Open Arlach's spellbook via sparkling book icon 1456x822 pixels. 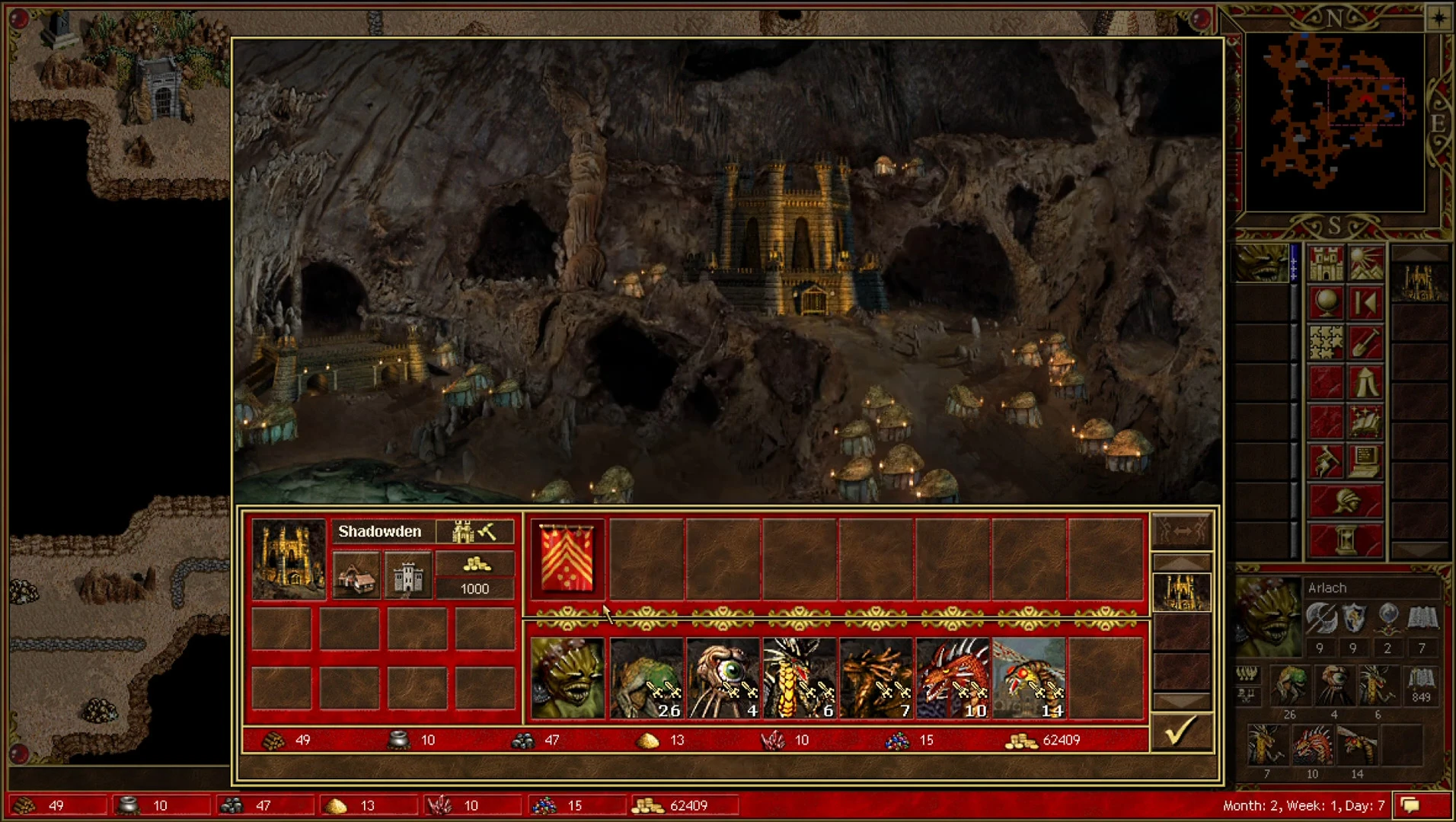tap(1366, 421)
